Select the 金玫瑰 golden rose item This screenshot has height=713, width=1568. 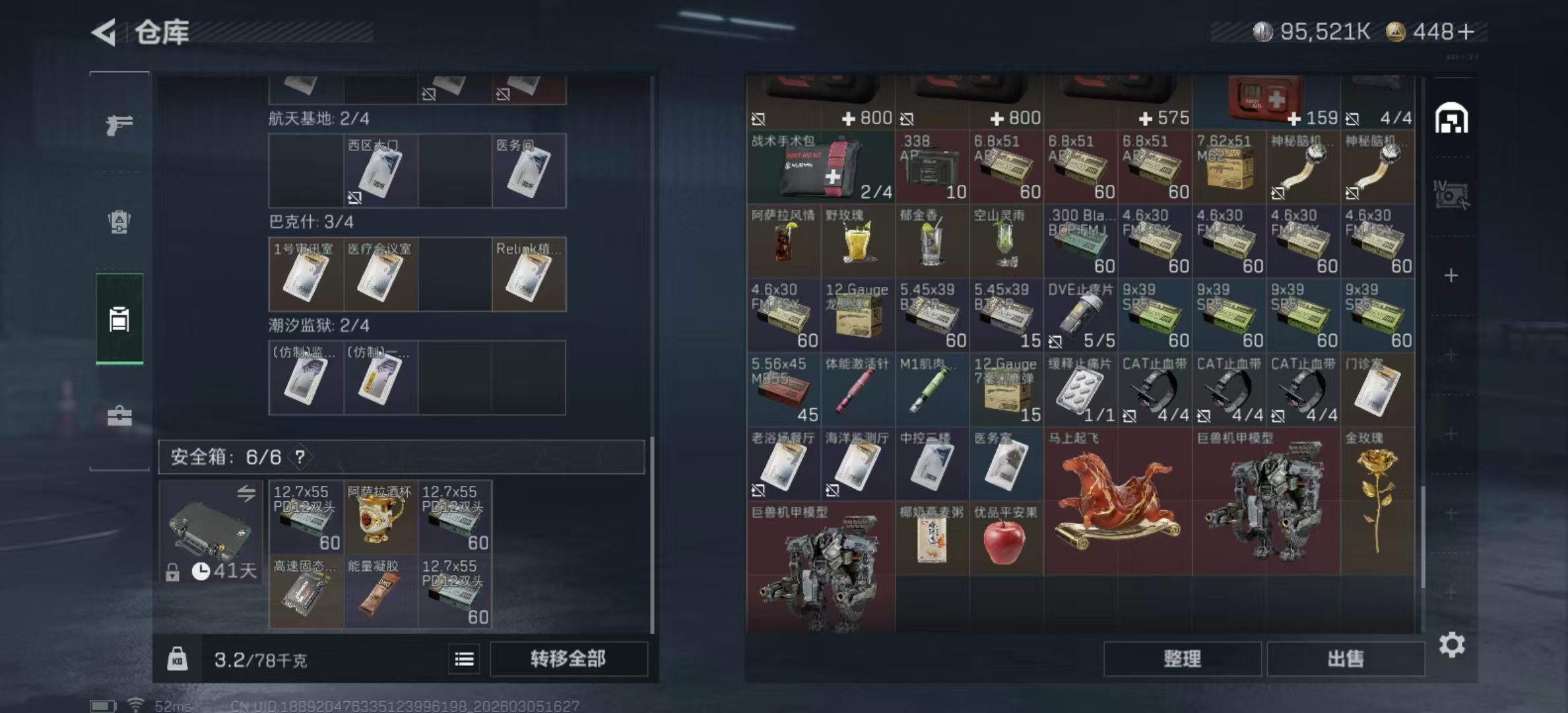click(x=1379, y=502)
